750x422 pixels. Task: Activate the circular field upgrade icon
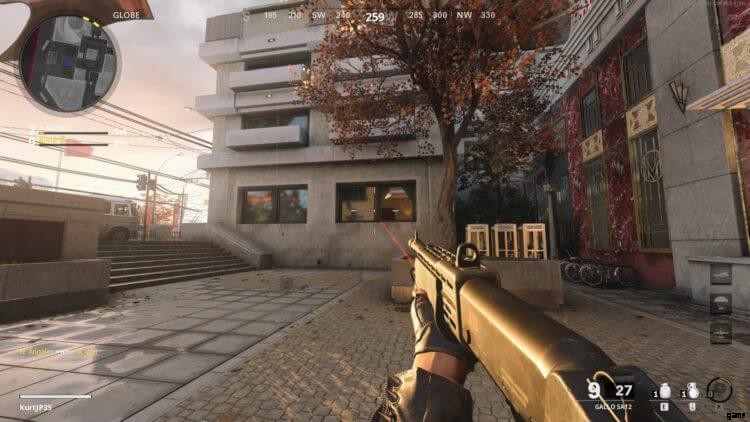pyautogui.click(x=719, y=390)
